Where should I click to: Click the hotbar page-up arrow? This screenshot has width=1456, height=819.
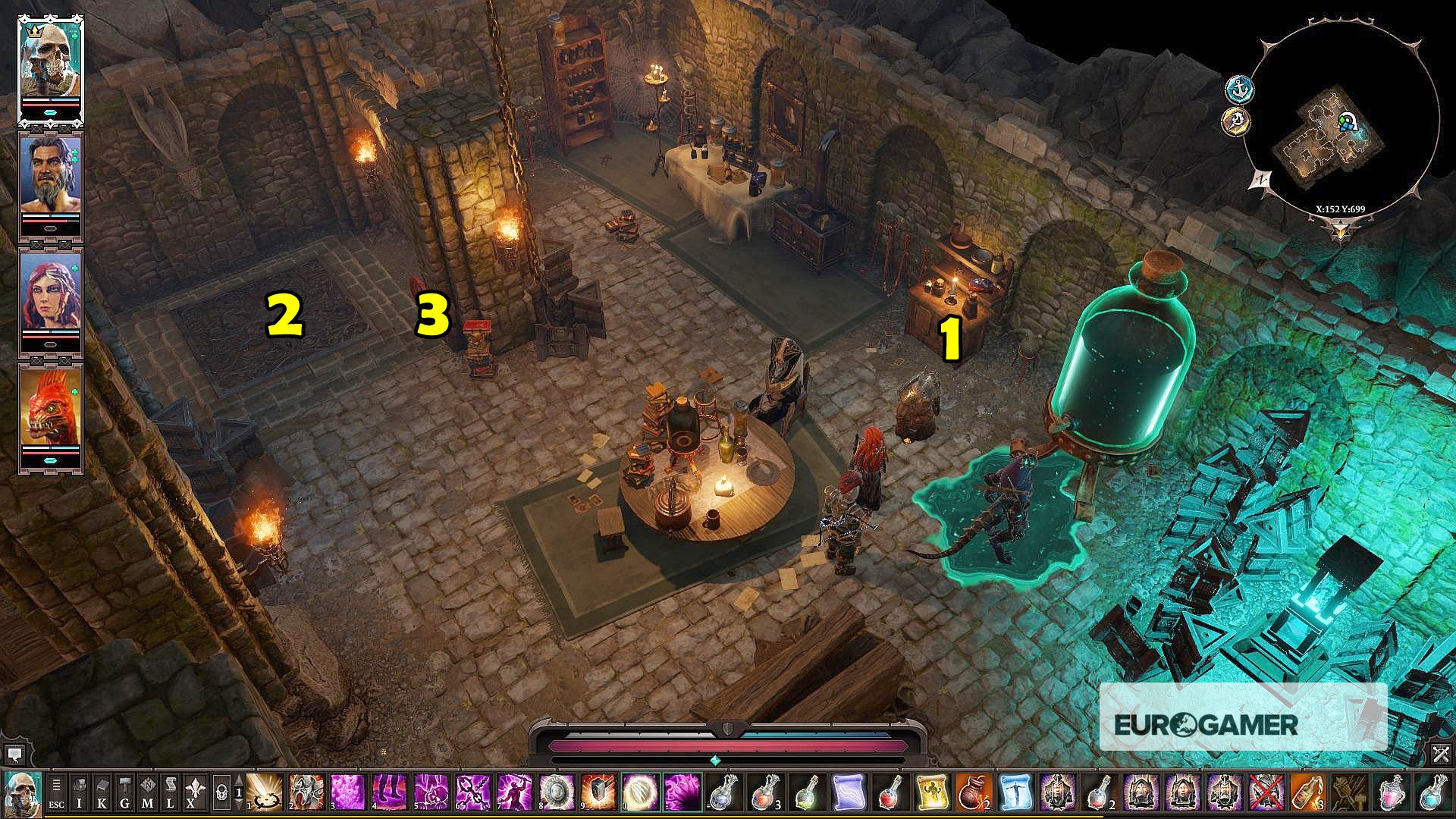click(240, 780)
